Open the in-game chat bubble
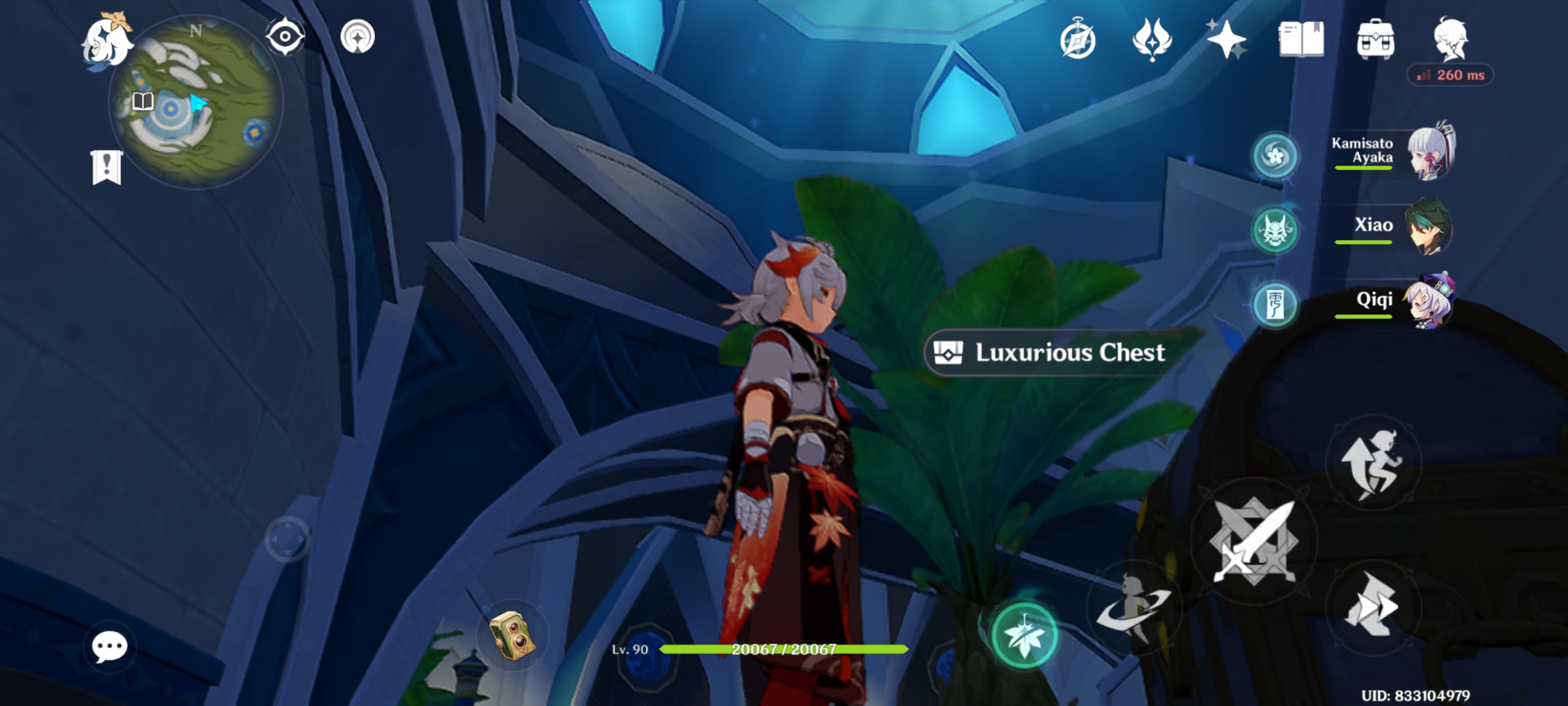This screenshot has height=706, width=1568. tap(109, 647)
